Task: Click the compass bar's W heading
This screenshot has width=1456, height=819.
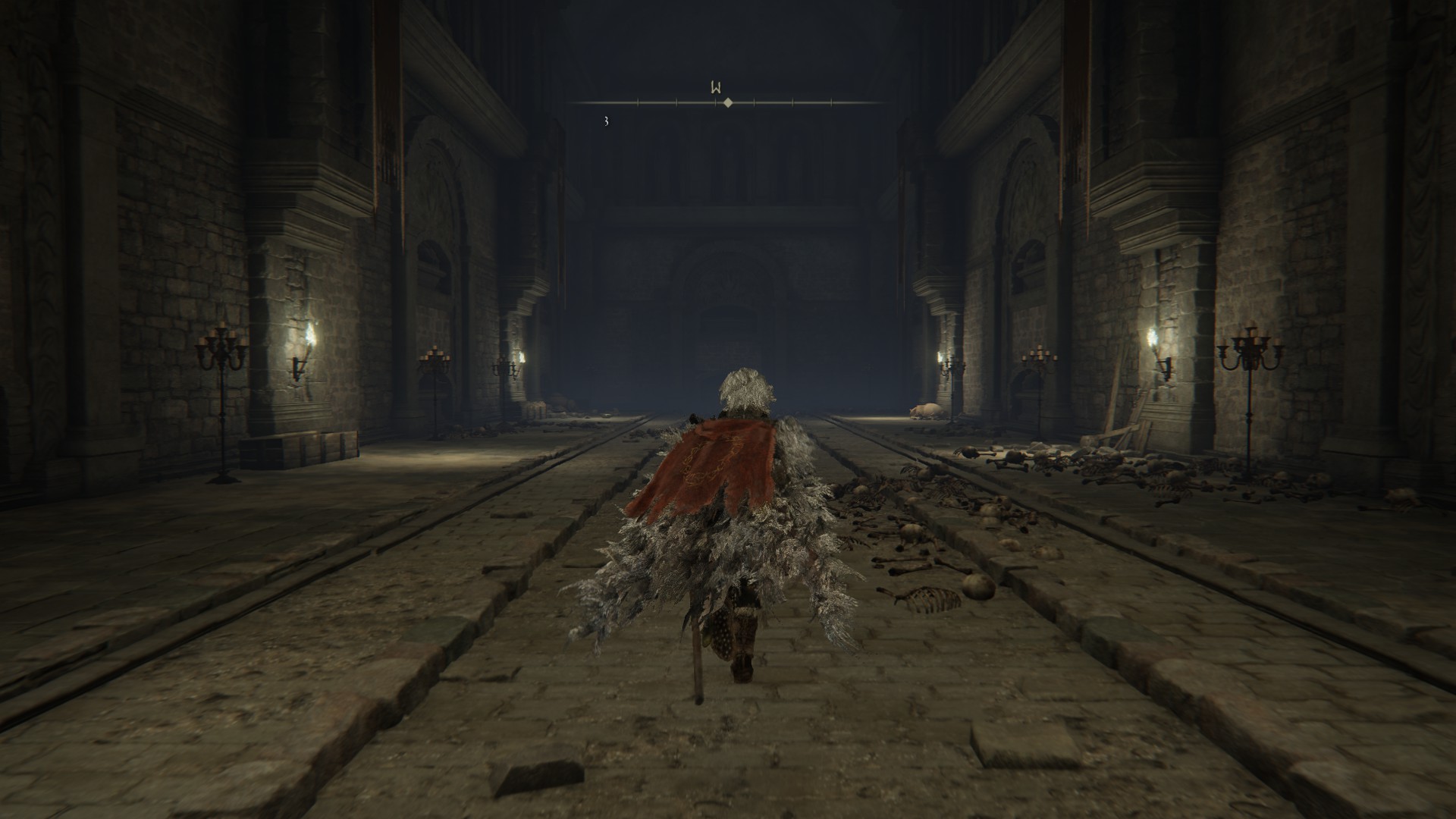Action: [715, 86]
